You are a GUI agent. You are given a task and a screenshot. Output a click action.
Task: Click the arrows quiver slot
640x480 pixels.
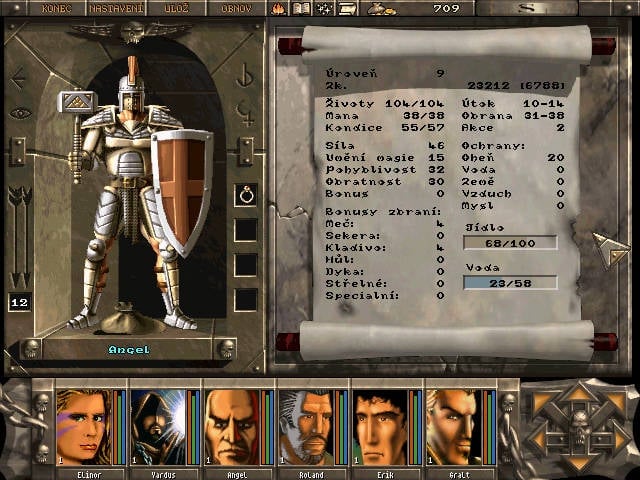point(18,235)
